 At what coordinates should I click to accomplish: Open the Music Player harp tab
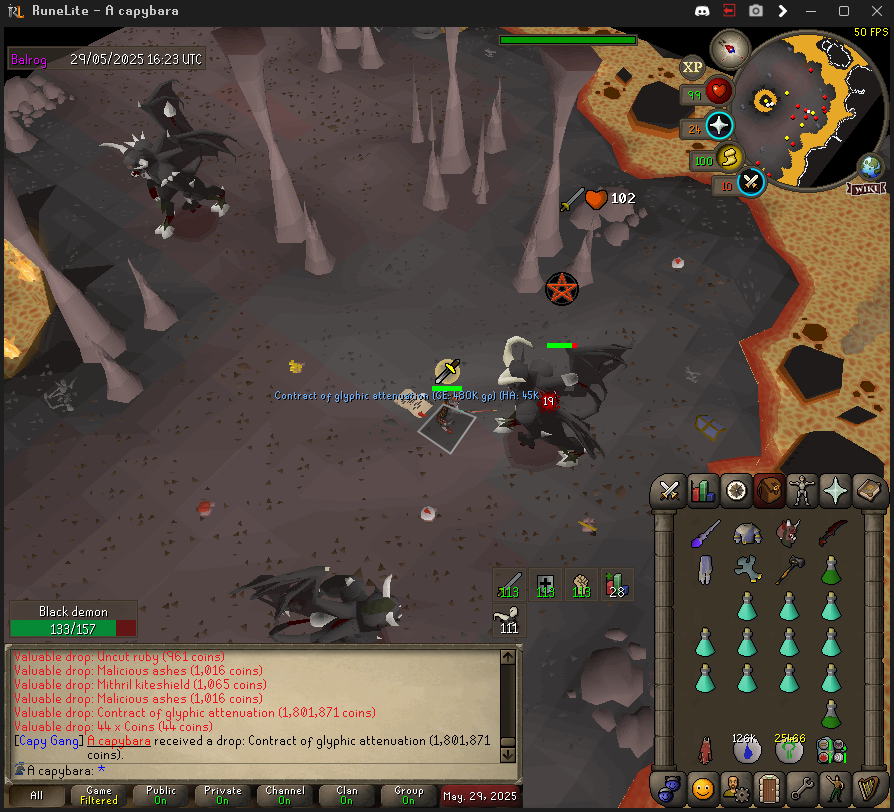(867, 788)
